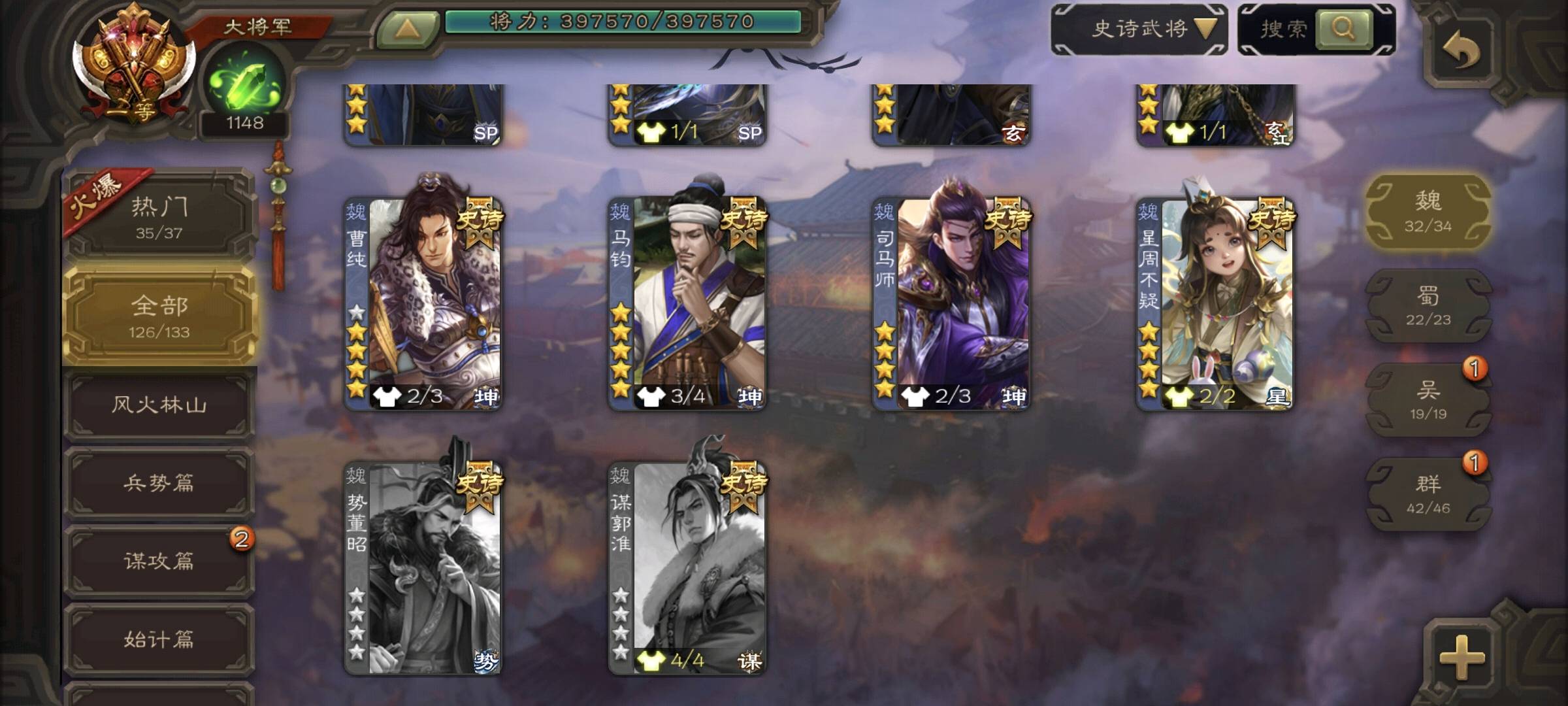Open the 史诗武将 filter dropdown
The image size is (1568, 706).
click(1139, 29)
